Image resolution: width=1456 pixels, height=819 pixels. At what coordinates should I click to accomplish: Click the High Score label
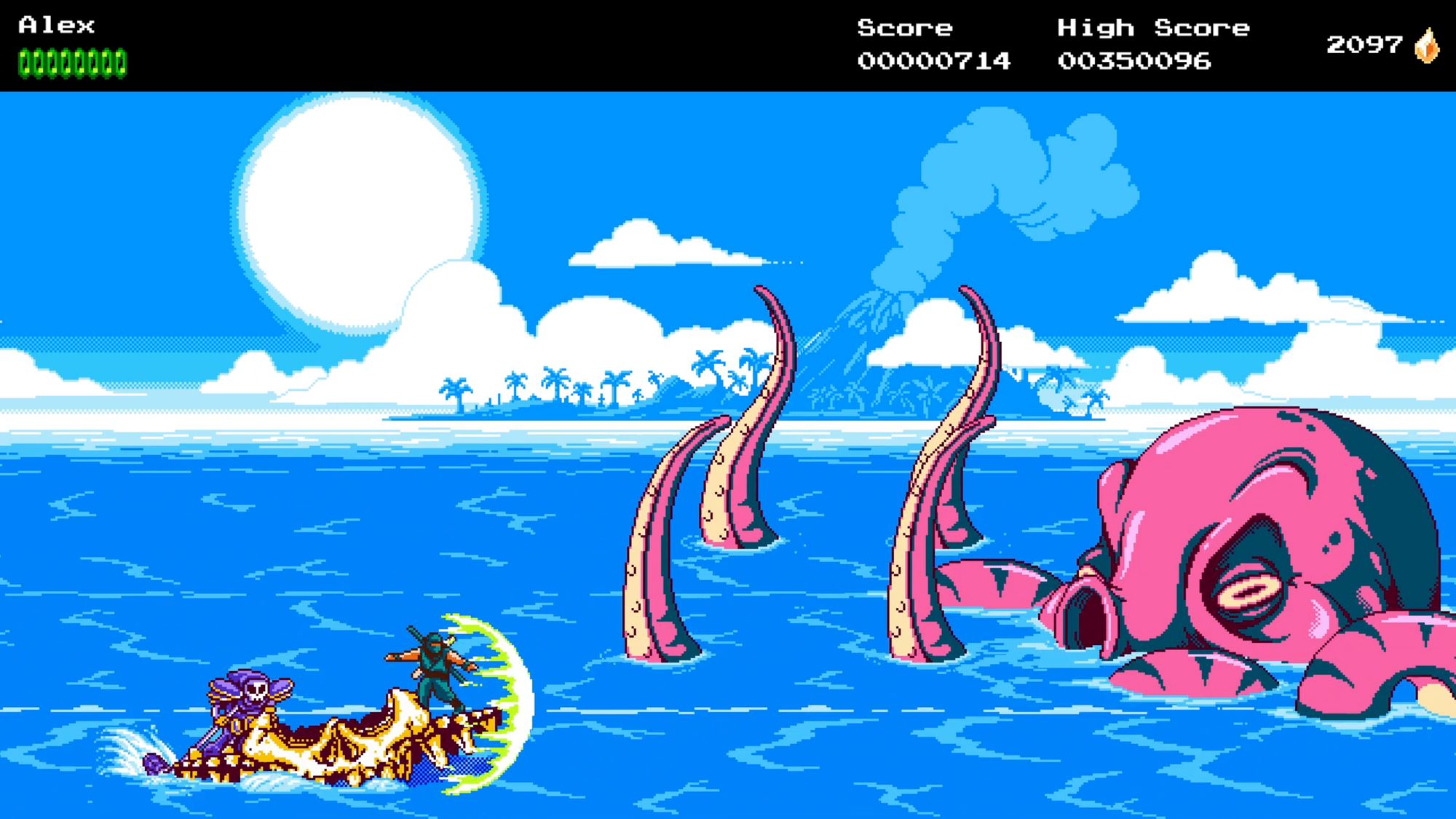click(1152, 28)
